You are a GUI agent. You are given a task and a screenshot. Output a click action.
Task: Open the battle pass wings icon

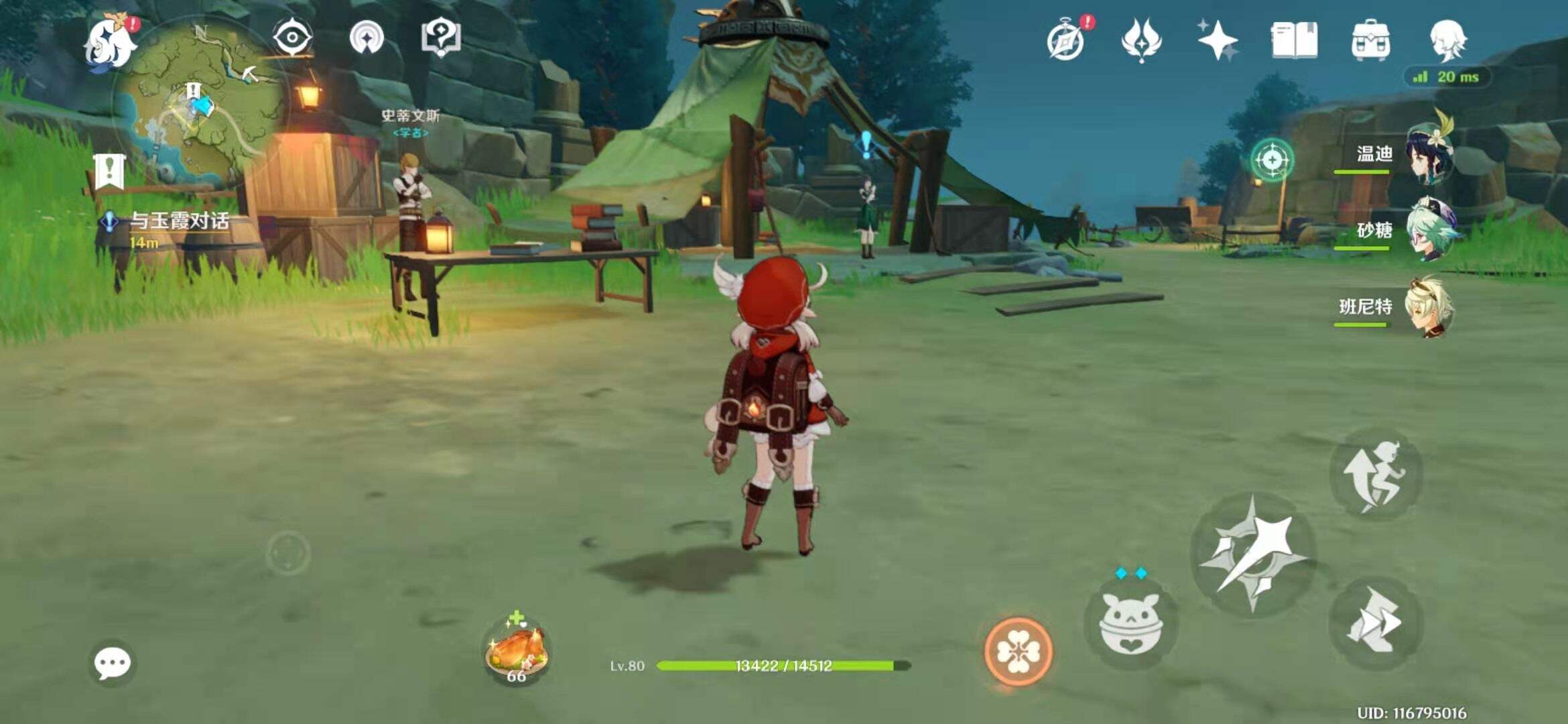click(x=1141, y=40)
